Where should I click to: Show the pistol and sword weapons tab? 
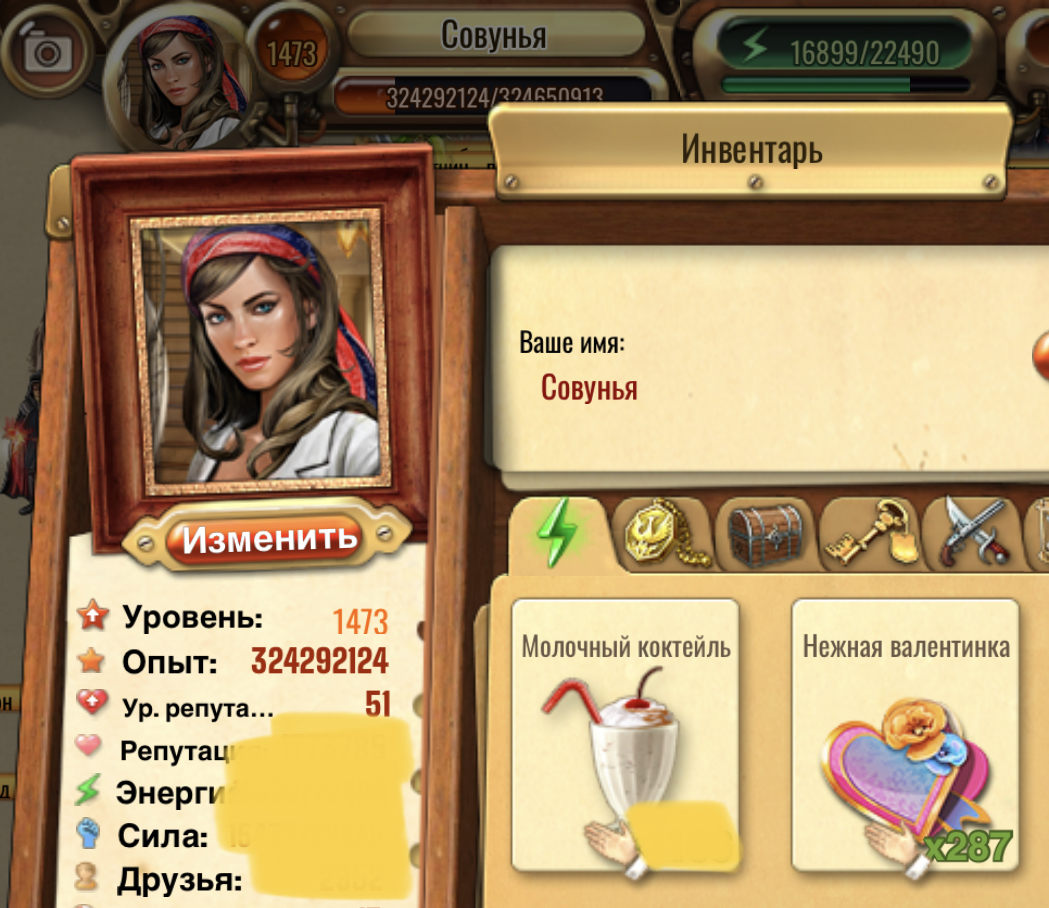pos(968,533)
